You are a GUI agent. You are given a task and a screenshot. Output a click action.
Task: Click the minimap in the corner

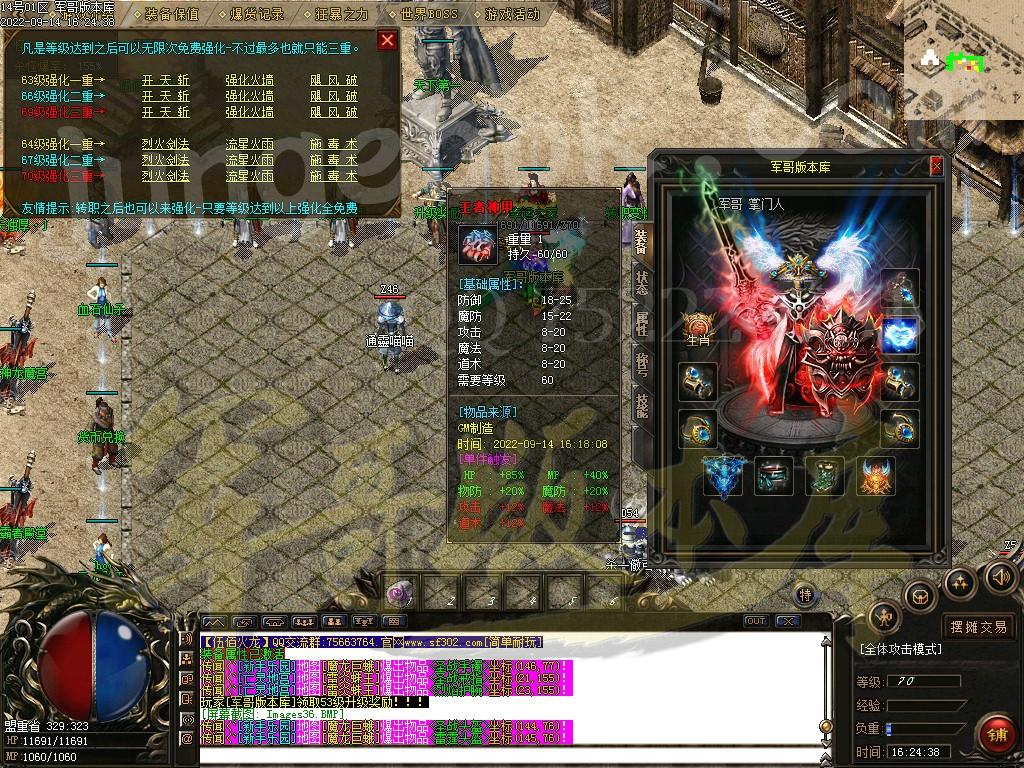click(963, 60)
